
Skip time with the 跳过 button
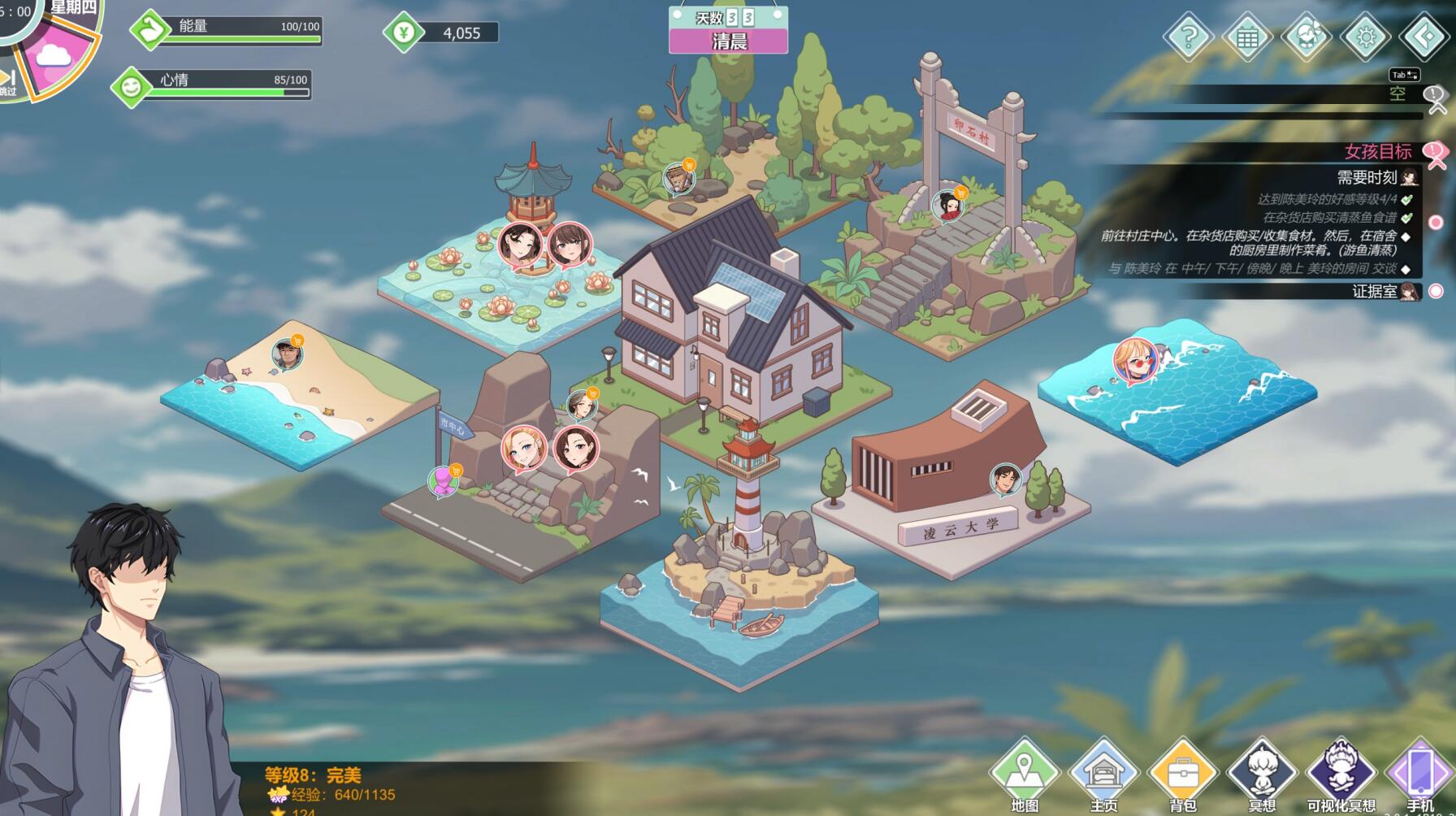(x=8, y=83)
